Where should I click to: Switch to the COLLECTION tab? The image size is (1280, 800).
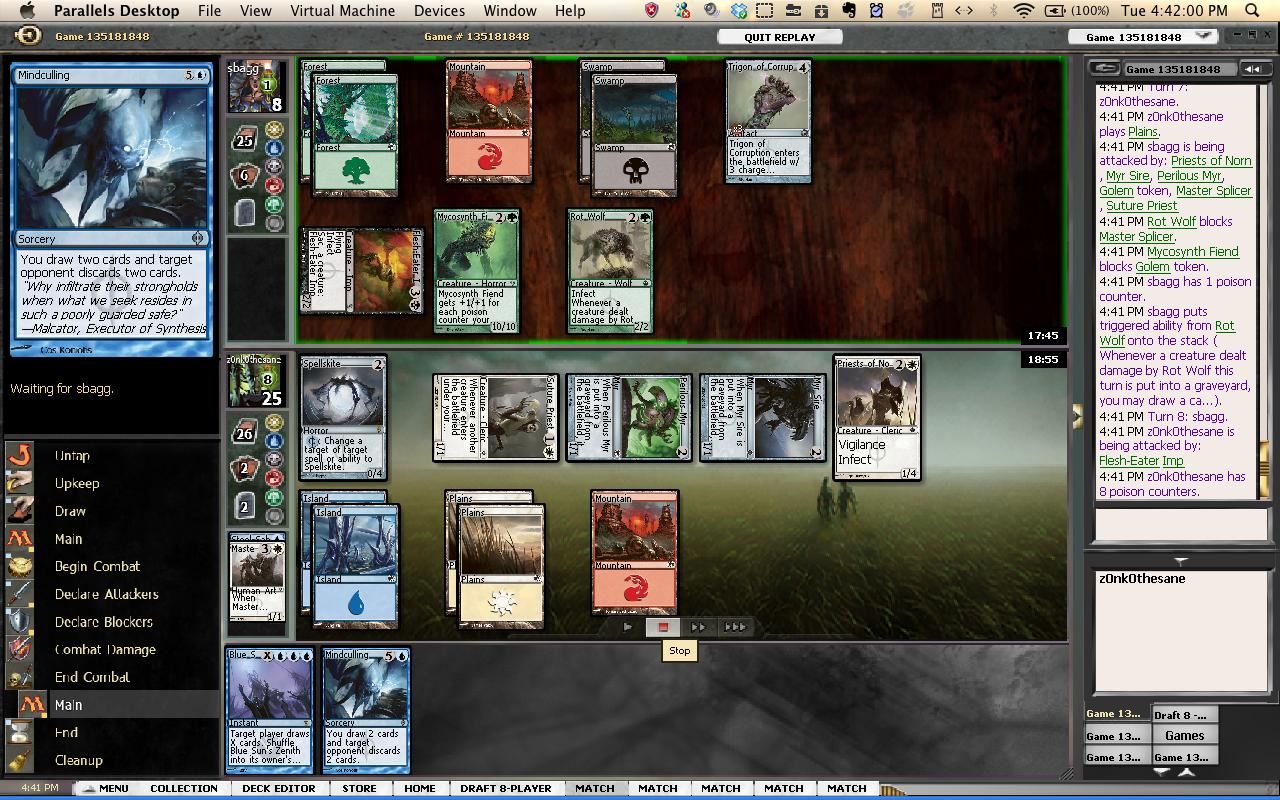pos(184,788)
